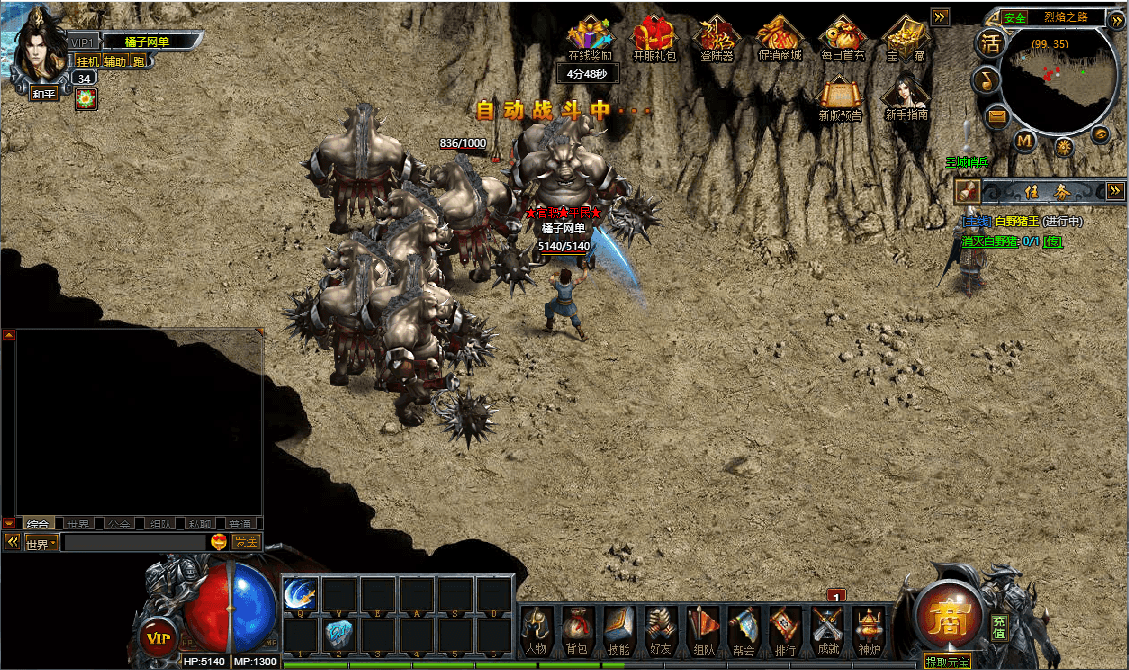Open the 神炉 furnace menu

coord(868,630)
